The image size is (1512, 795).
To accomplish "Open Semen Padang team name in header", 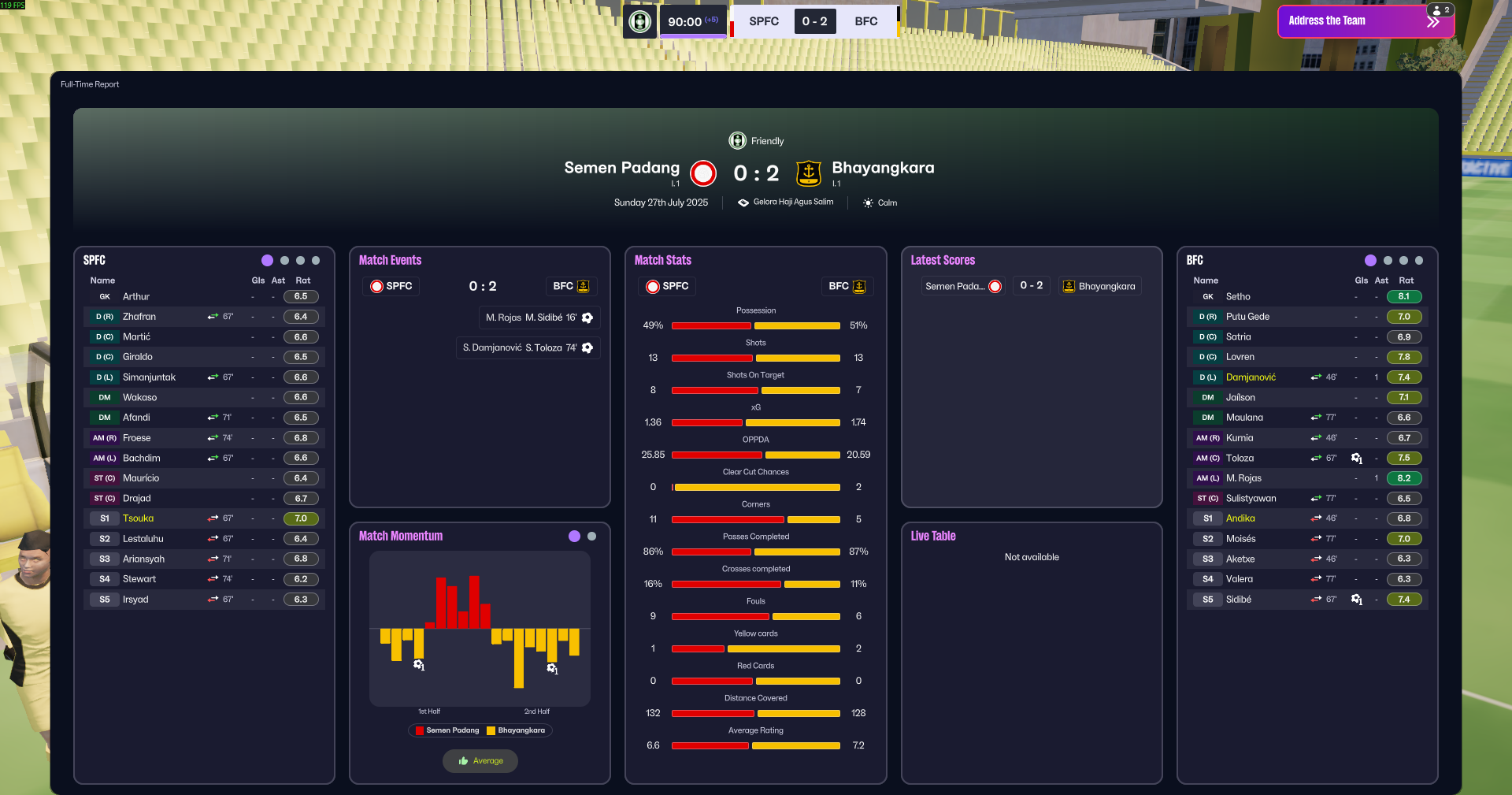I will click(621, 168).
